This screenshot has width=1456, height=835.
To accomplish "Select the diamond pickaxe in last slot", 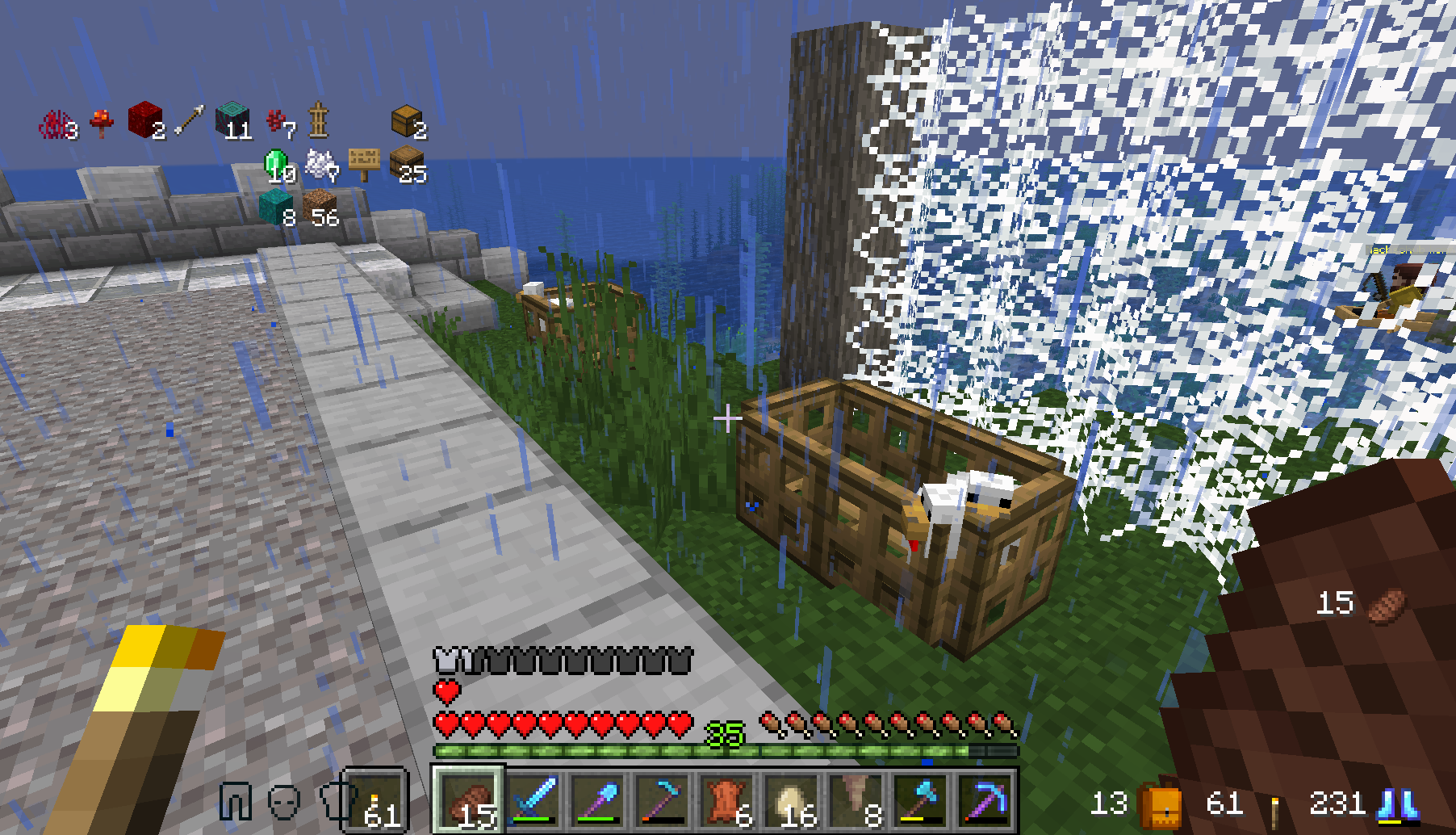I will click(x=985, y=801).
